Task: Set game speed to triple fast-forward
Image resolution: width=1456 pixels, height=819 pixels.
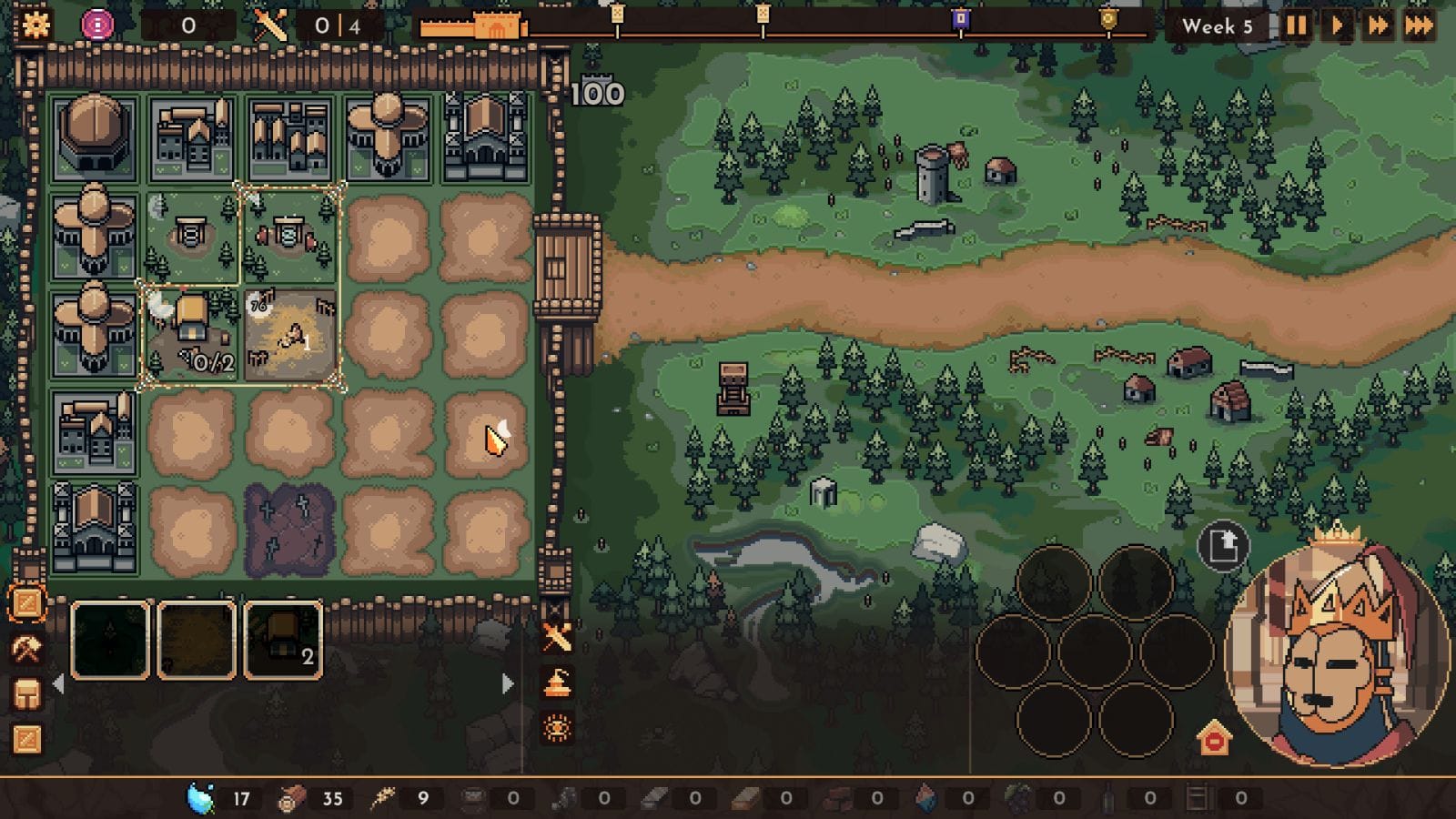Action: coord(1419,25)
